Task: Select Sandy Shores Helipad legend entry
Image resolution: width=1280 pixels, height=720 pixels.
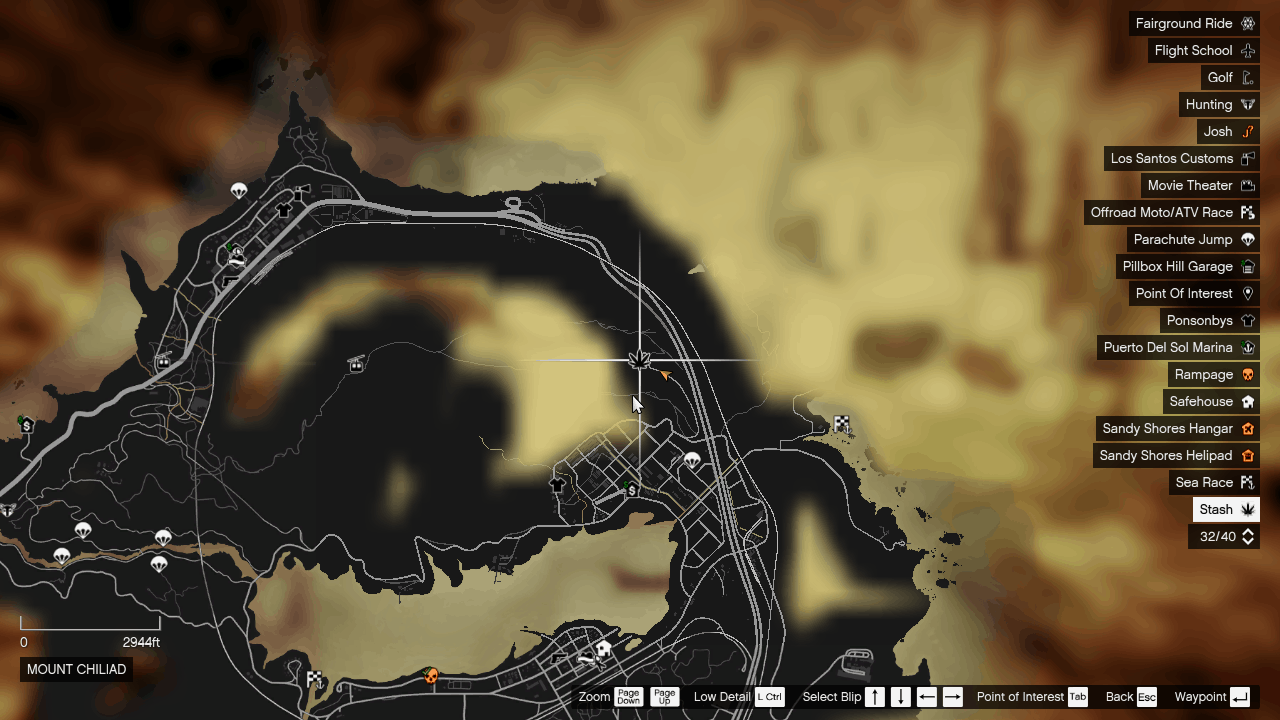Action: (x=1176, y=455)
